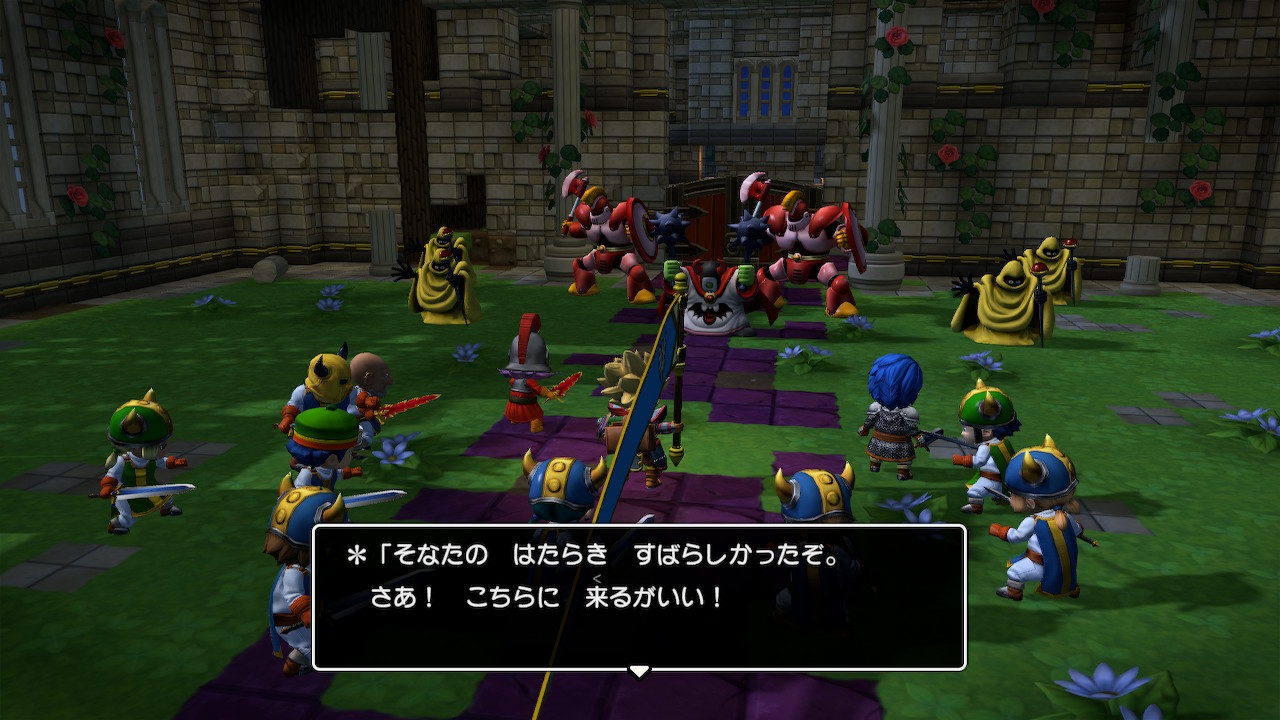Click the dialogue text box to continue
This screenshot has width=1280, height=720.
(x=639, y=596)
